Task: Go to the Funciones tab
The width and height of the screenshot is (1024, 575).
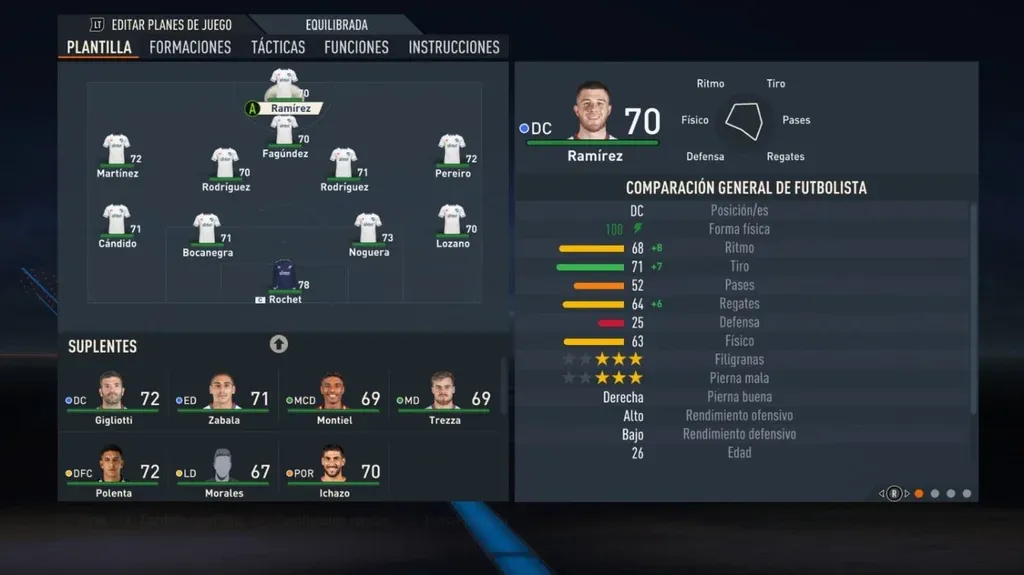Action: [356, 47]
